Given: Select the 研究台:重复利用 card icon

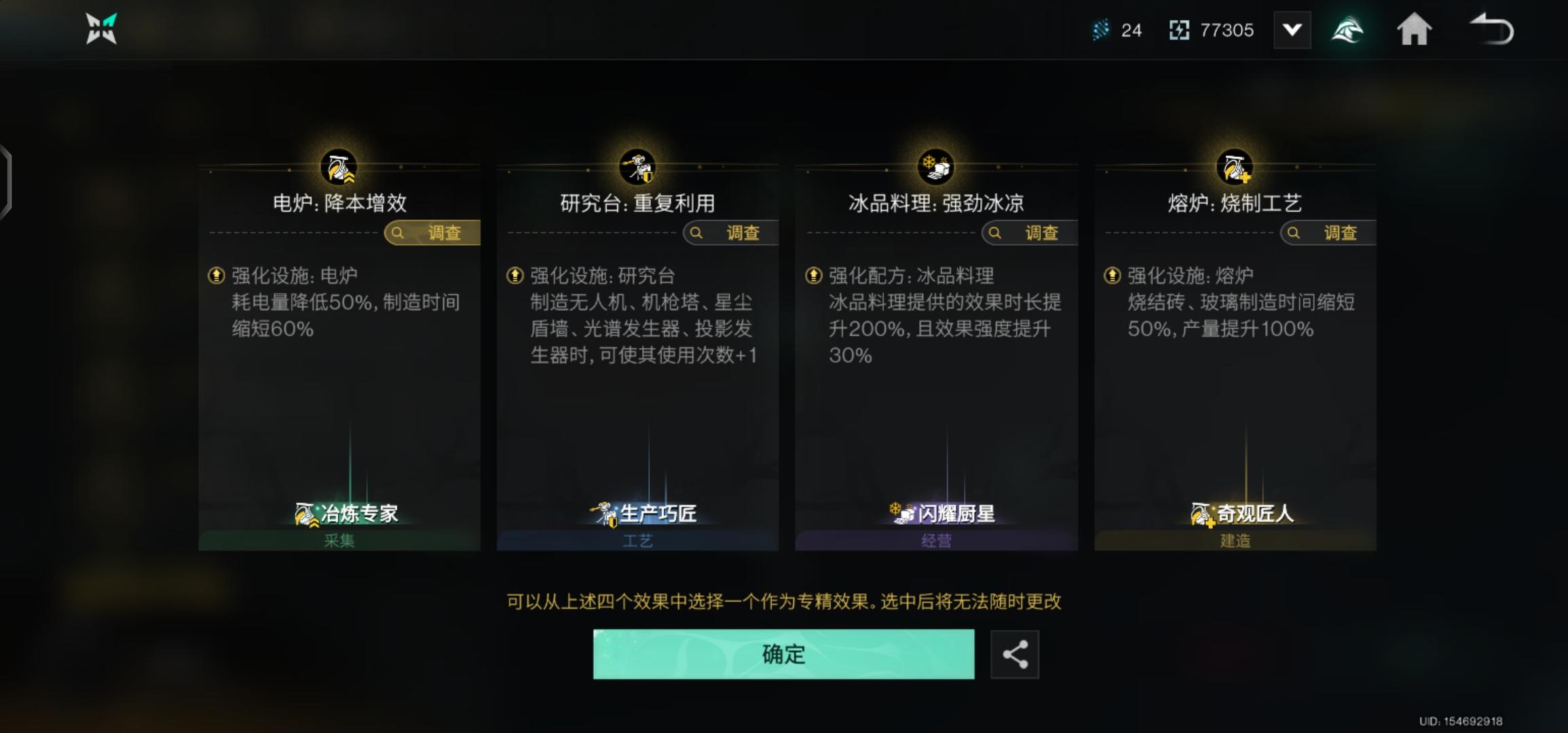Looking at the screenshot, I should pyautogui.click(x=637, y=166).
